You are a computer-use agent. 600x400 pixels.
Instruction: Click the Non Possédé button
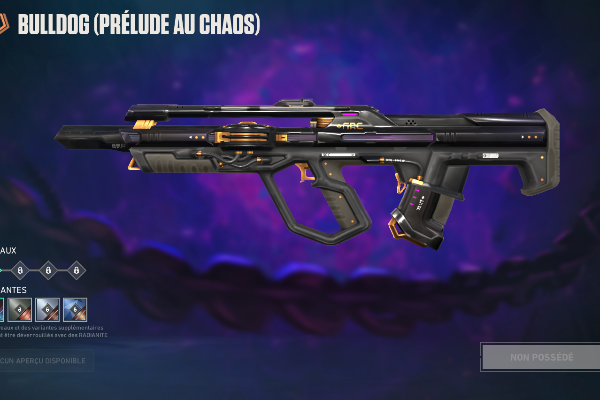541,357
